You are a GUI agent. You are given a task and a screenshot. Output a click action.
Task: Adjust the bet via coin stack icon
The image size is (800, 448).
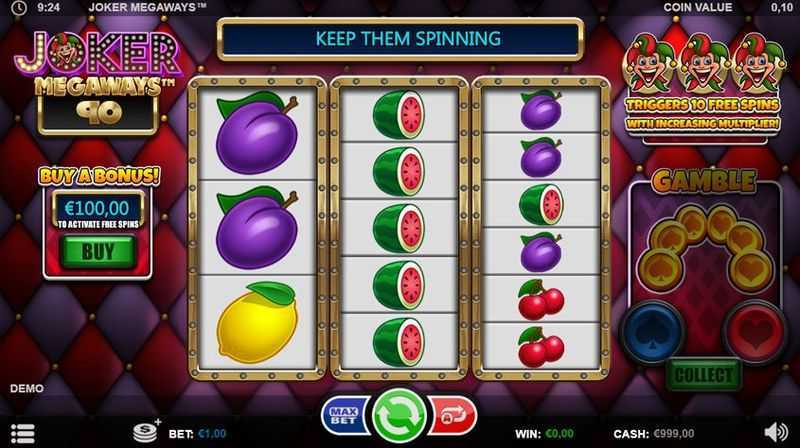pyautogui.click(x=147, y=432)
